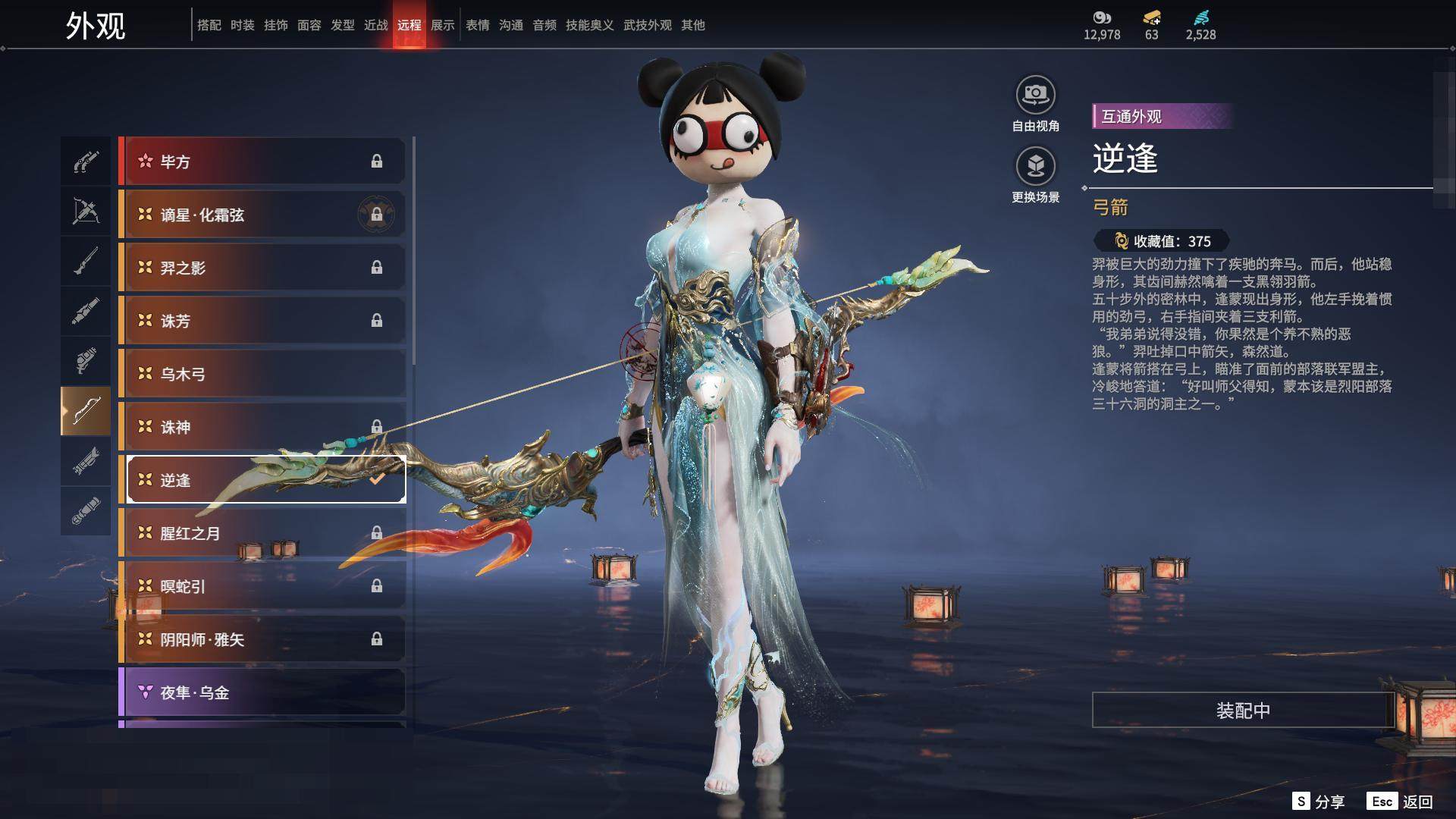
Task: Switch to the 近战 tab
Action: pyautogui.click(x=375, y=25)
